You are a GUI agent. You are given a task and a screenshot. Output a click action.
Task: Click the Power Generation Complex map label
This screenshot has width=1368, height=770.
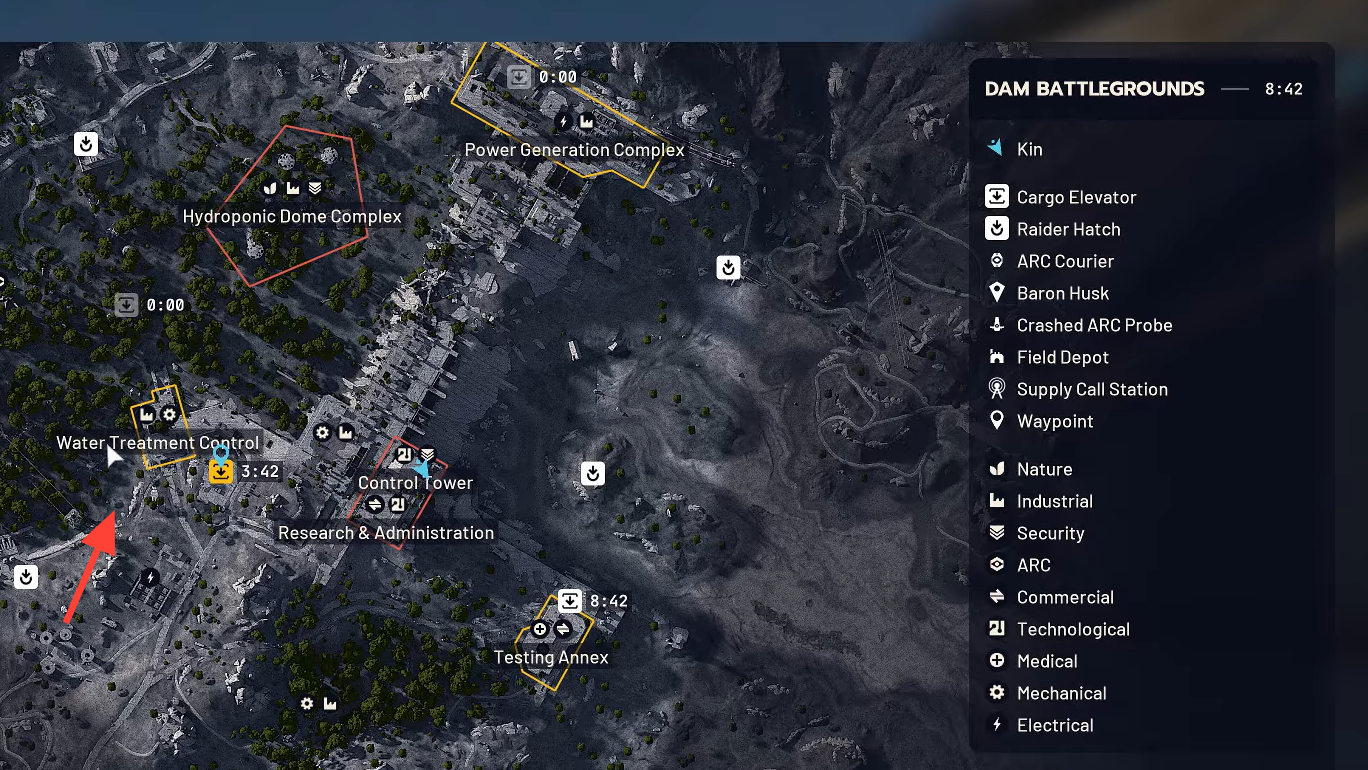pyautogui.click(x=575, y=150)
